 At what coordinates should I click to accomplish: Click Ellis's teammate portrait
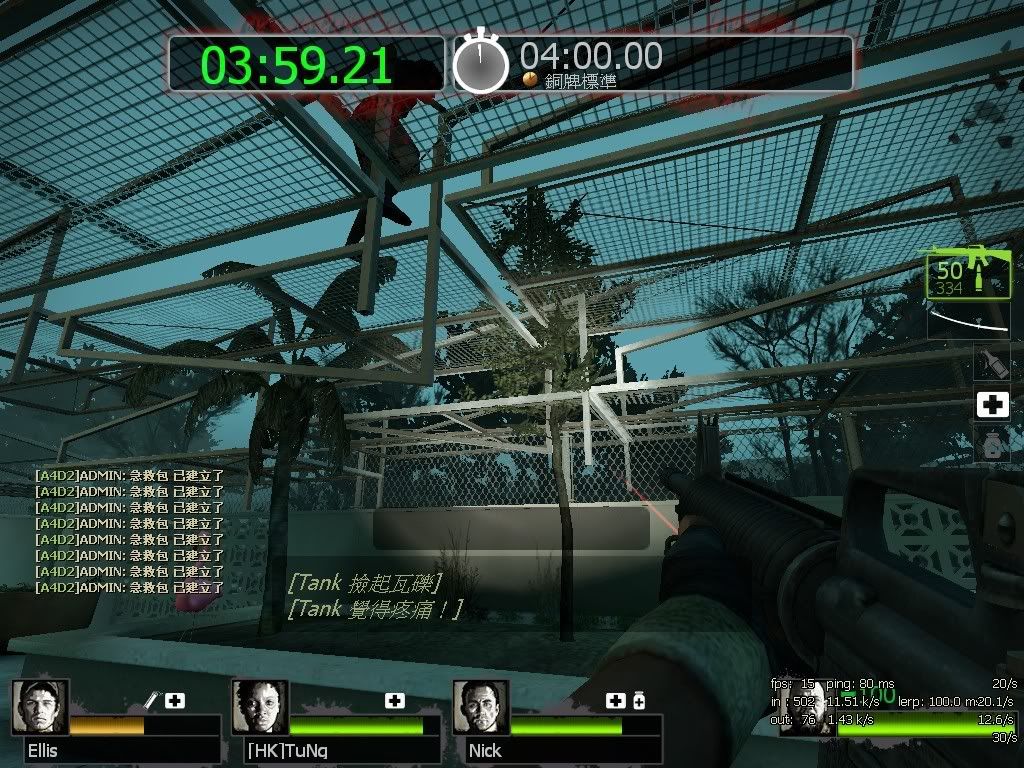[41, 707]
